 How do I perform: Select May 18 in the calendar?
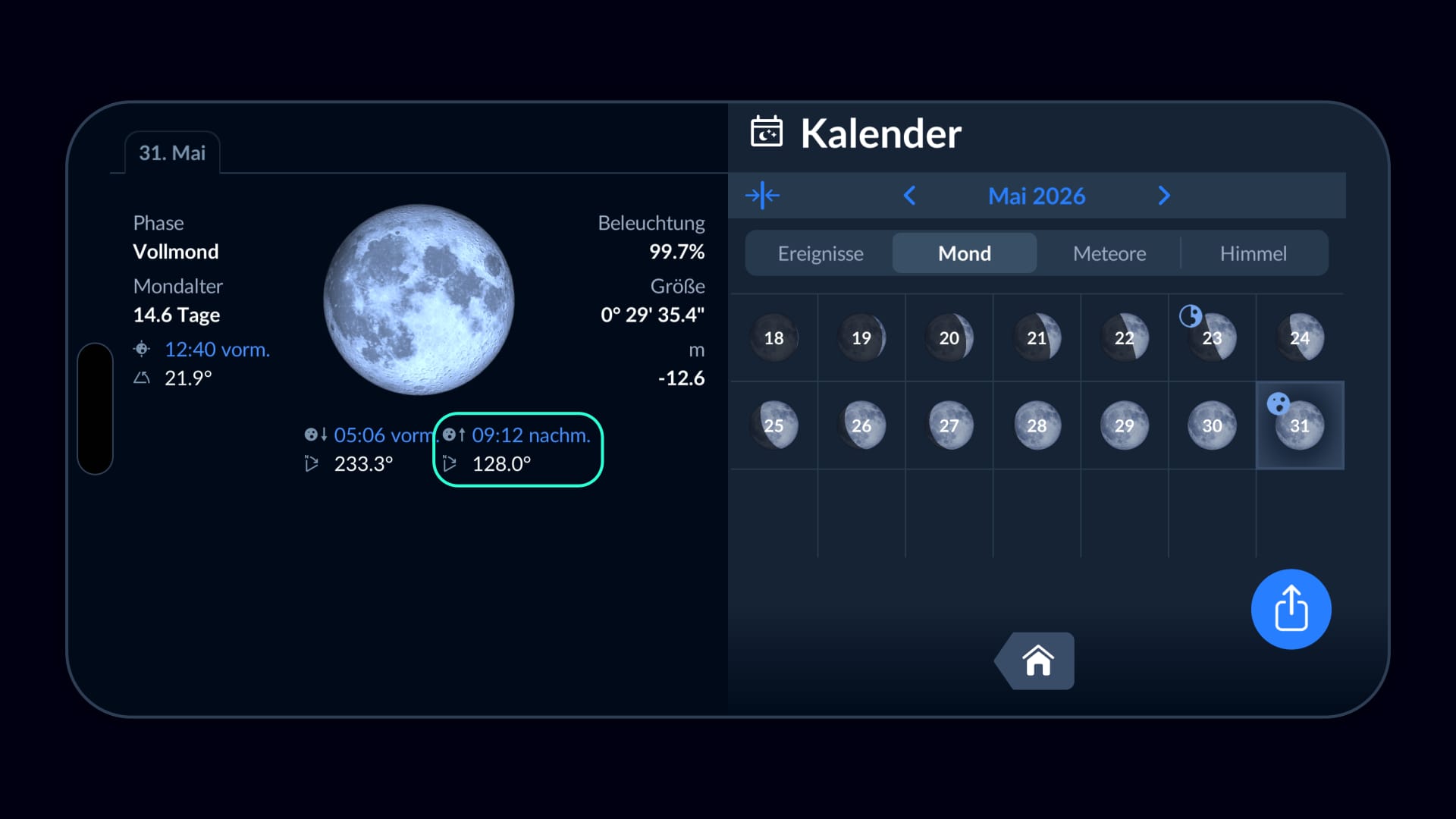pos(773,338)
